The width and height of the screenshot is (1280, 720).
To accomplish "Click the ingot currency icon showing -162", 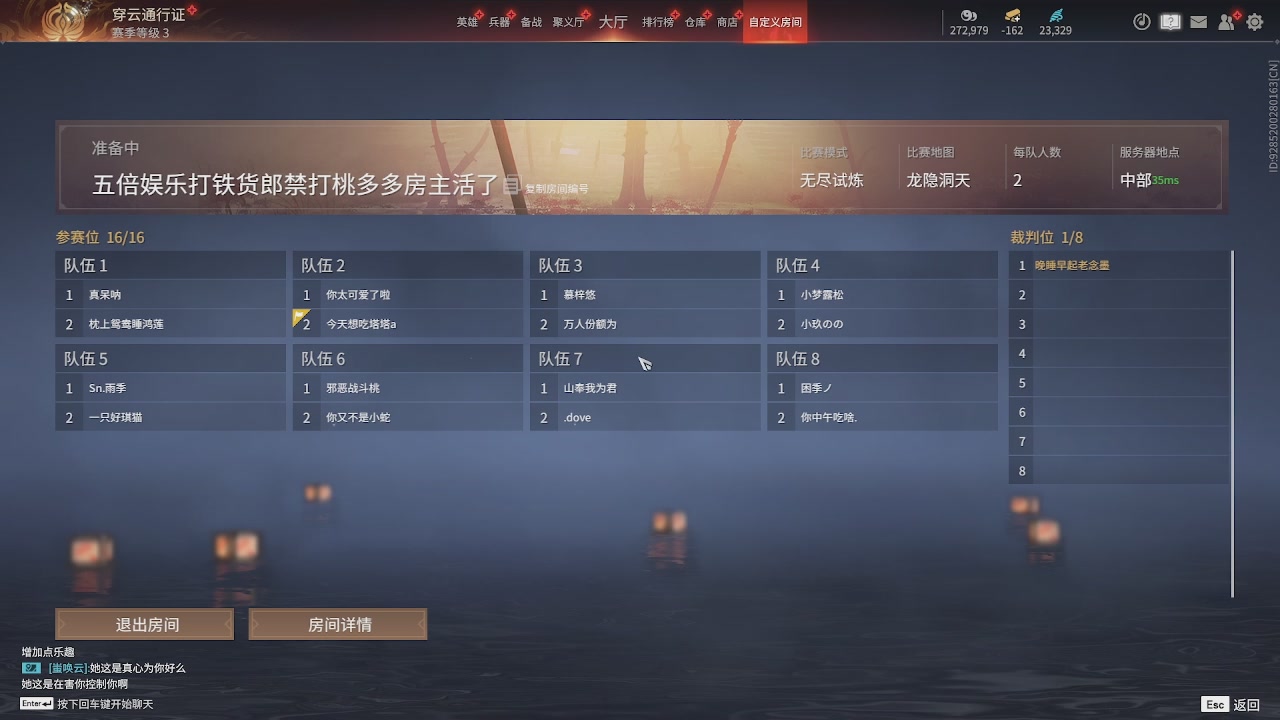I will [x=1012, y=17].
